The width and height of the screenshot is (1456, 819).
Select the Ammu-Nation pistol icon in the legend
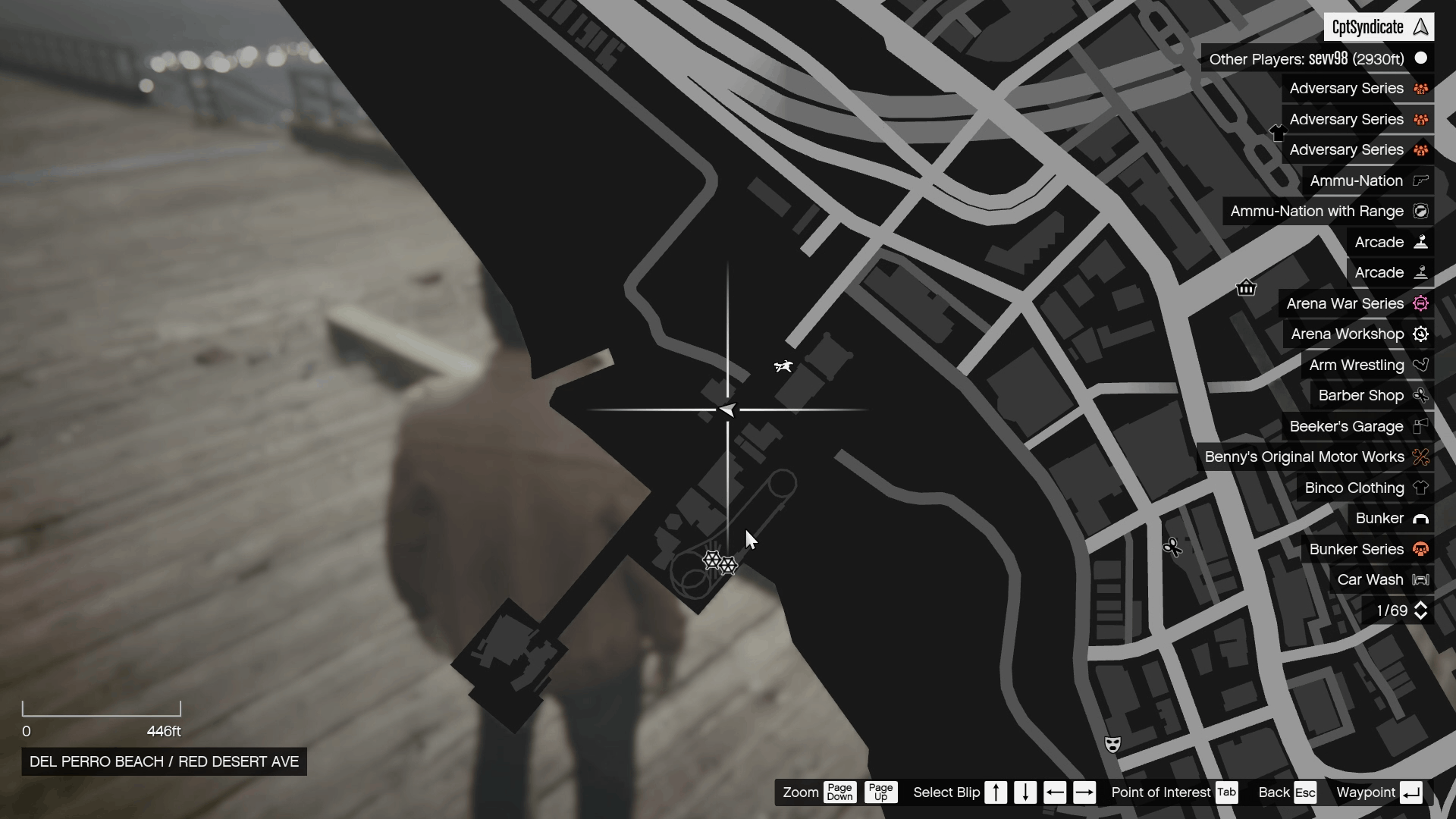[1420, 180]
